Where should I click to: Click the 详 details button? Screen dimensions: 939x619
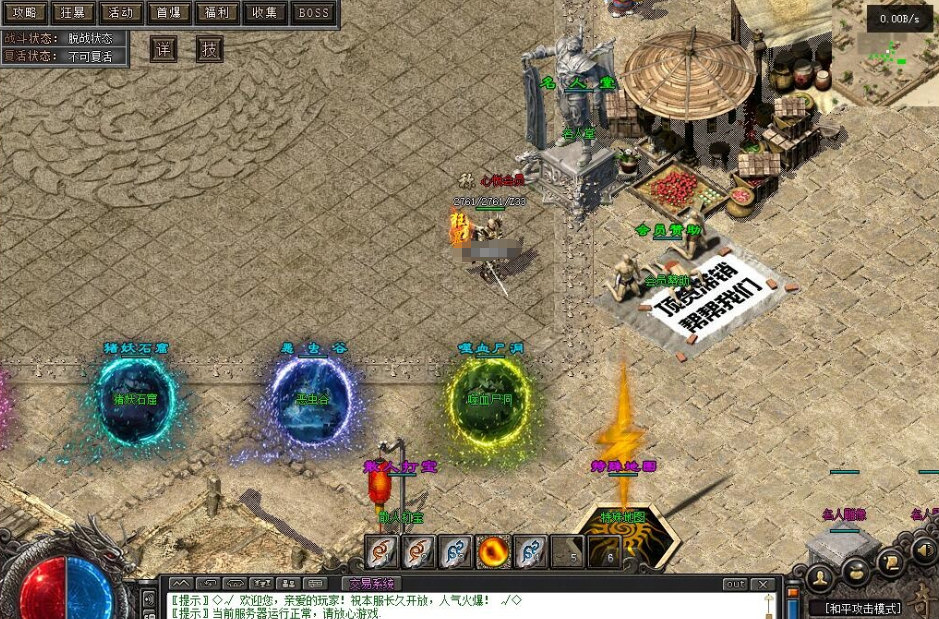click(163, 49)
